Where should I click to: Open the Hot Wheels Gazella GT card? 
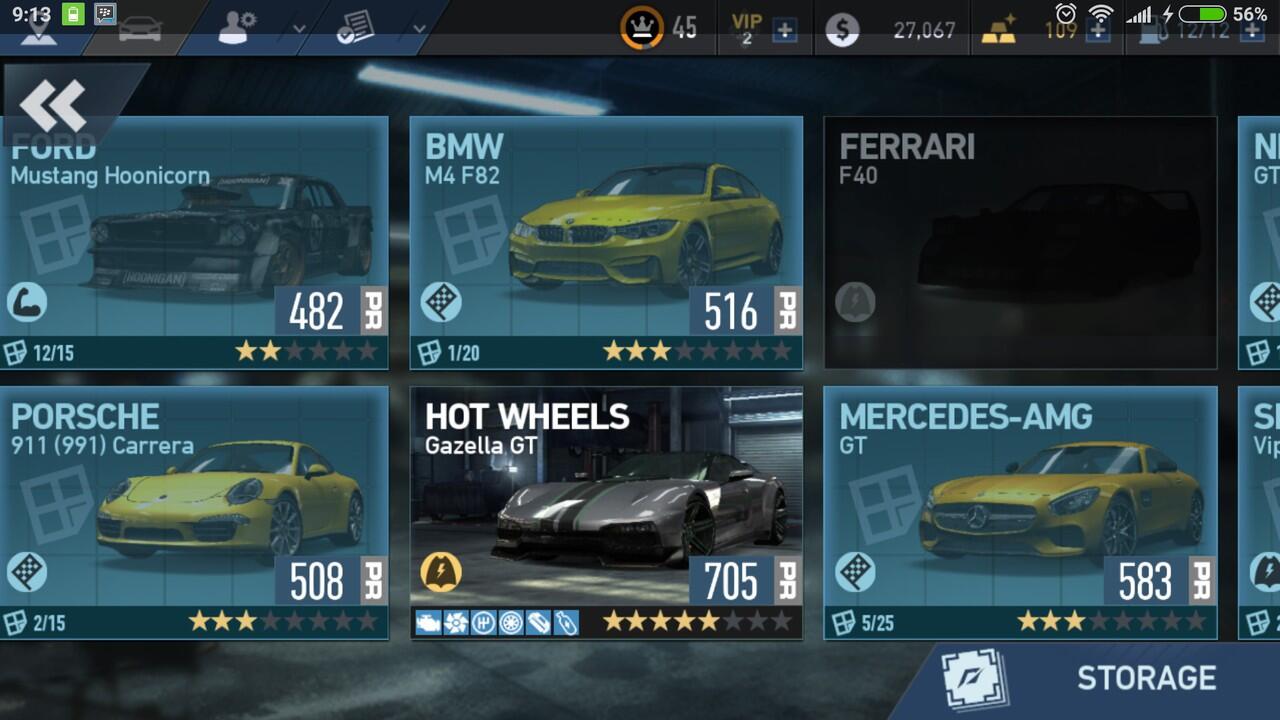pyautogui.click(x=606, y=512)
